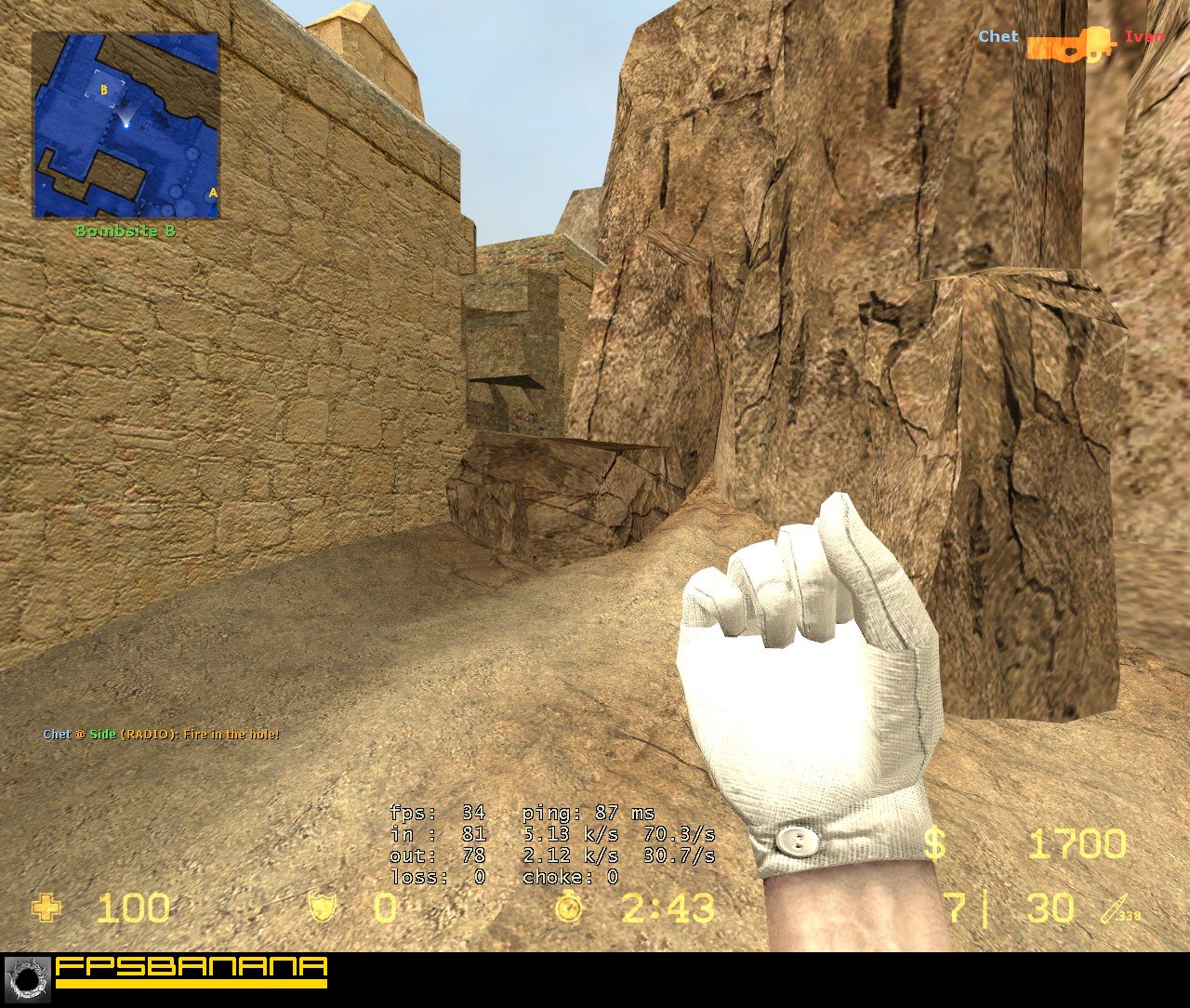
Task: Click the A bombsite marker on the minimap
Action: (x=212, y=192)
